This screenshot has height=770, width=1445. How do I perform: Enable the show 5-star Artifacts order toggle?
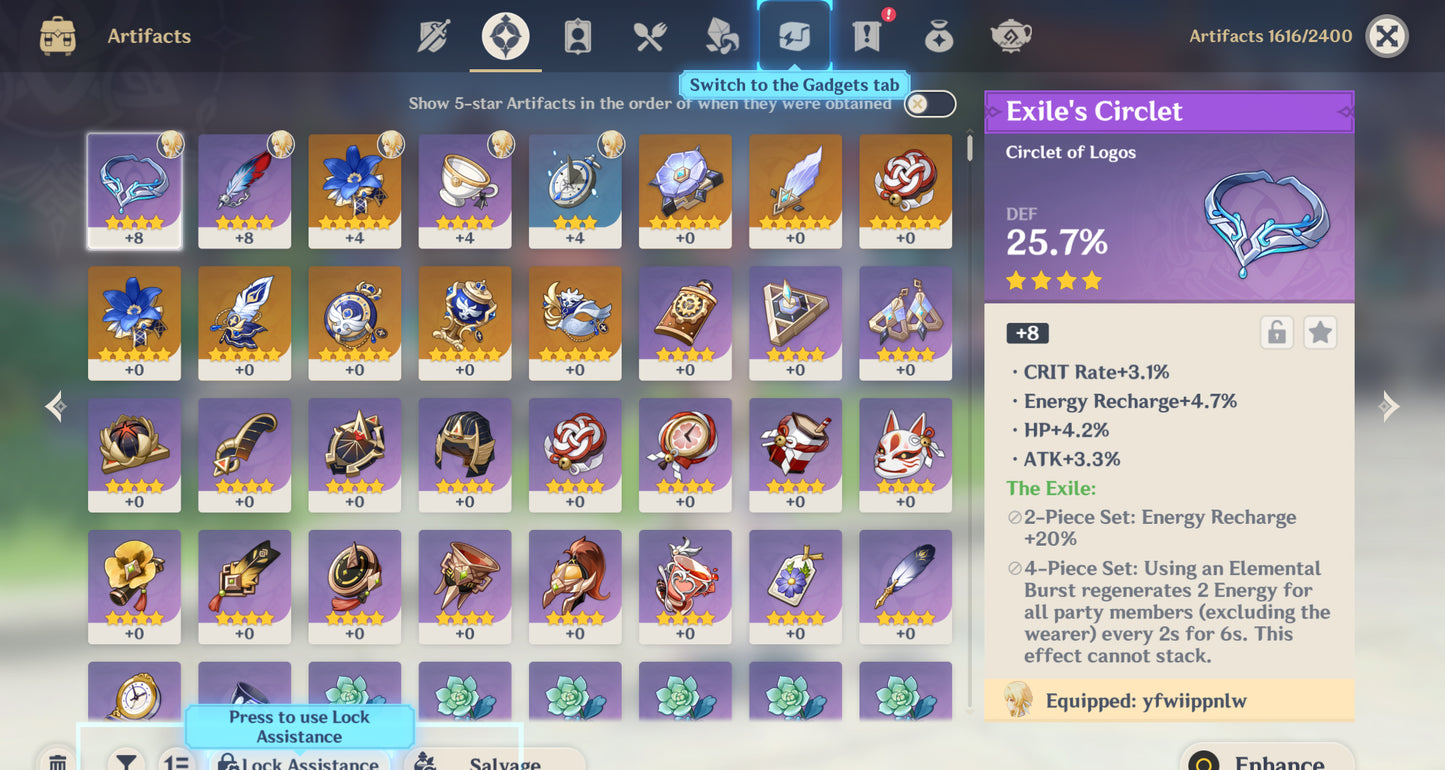[928, 103]
